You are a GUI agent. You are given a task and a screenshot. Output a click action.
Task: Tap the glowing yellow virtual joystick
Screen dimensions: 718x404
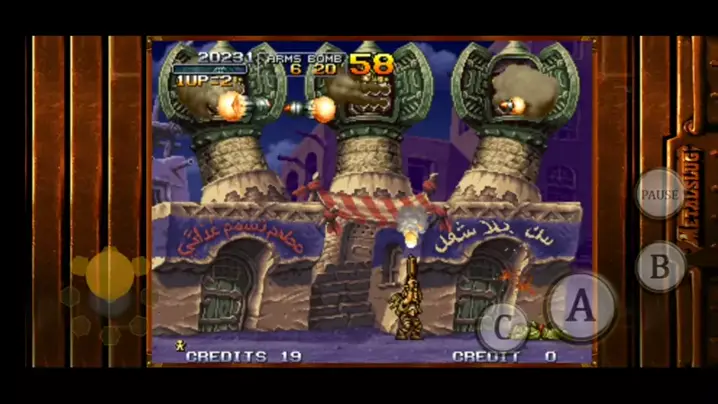tap(110, 274)
